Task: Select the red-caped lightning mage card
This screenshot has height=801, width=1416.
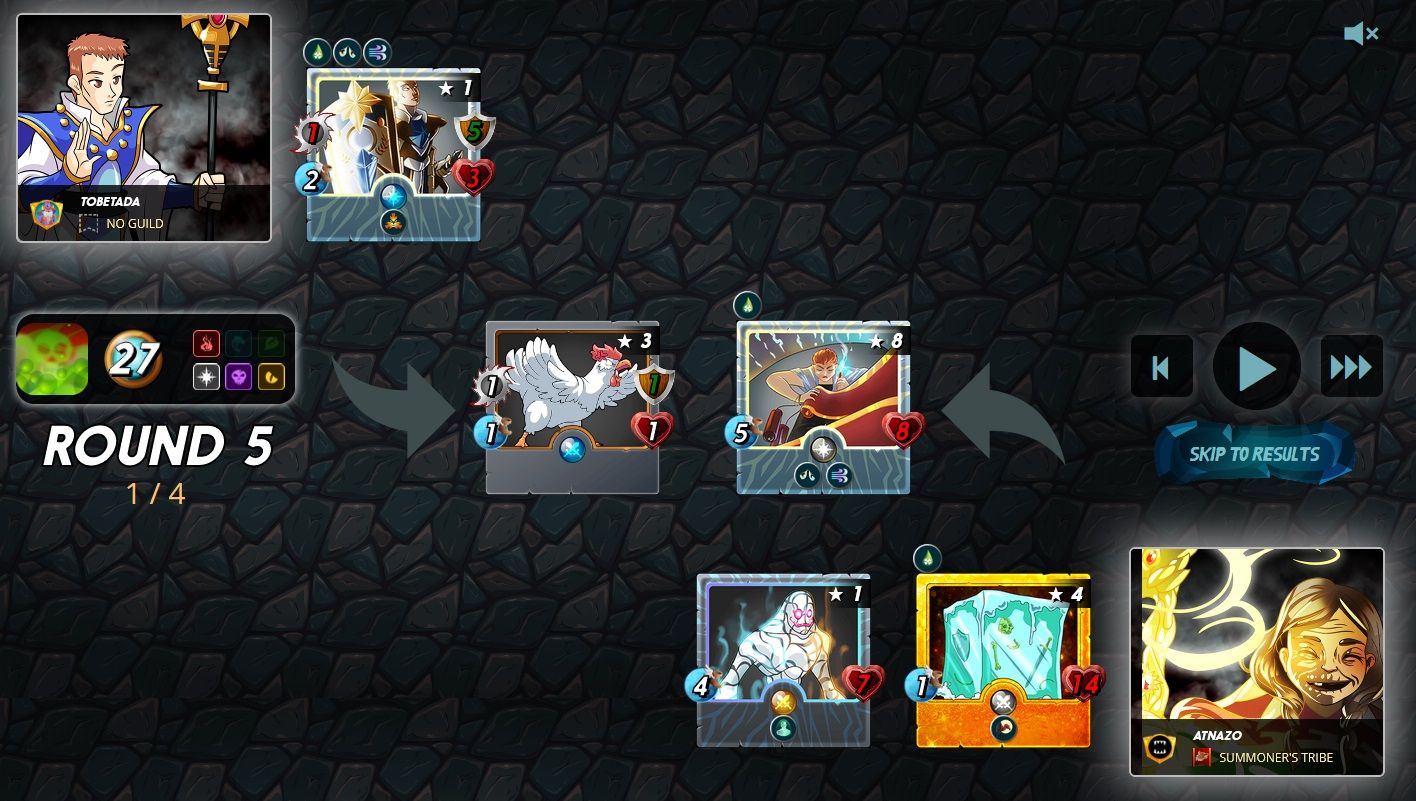Action: [823, 406]
